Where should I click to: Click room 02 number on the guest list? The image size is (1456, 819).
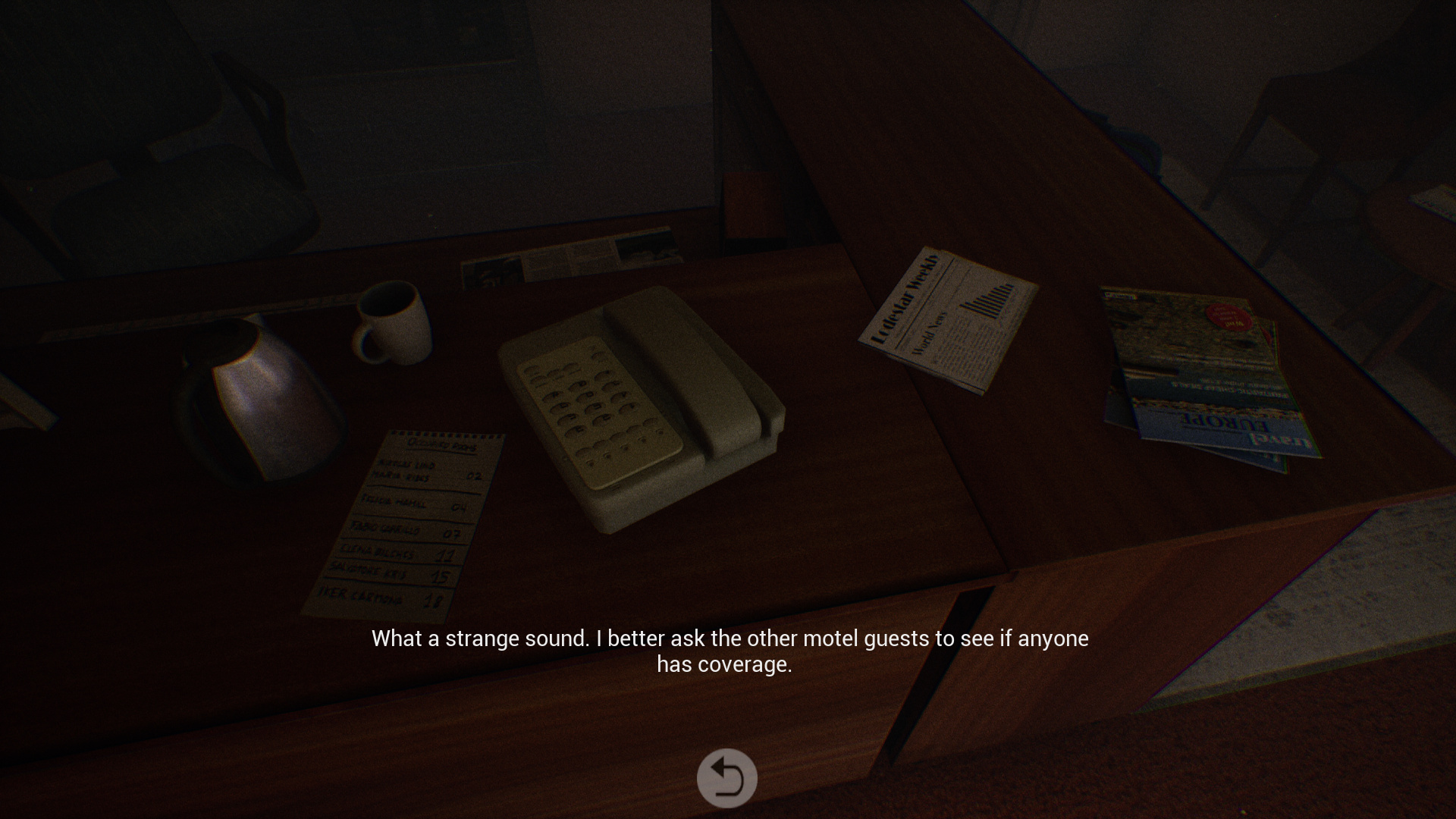[474, 475]
